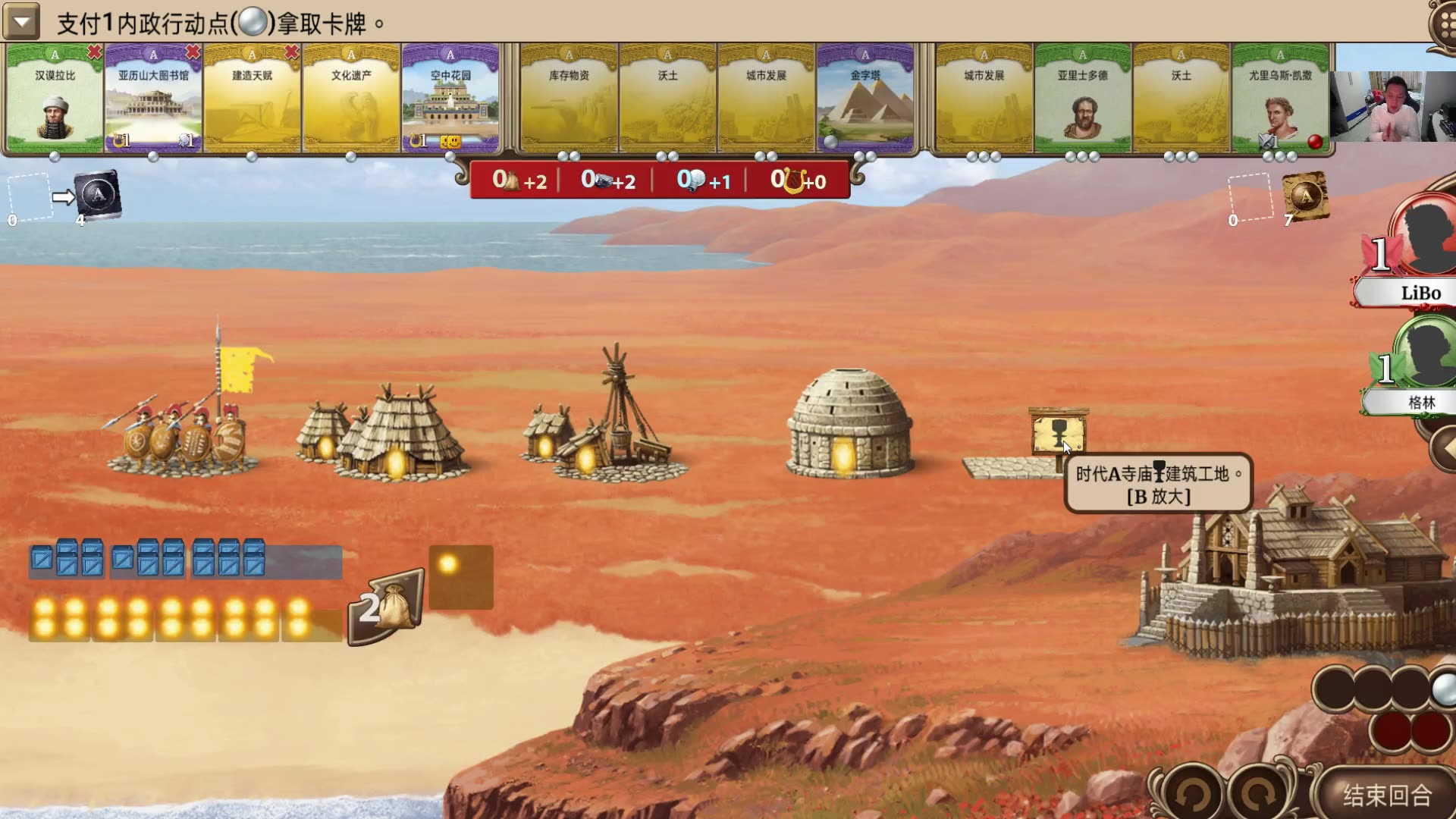Image resolution: width=1456 pixels, height=819 pixels.
Task: Click the 结束回合 end turn button
Action: 1387,795
